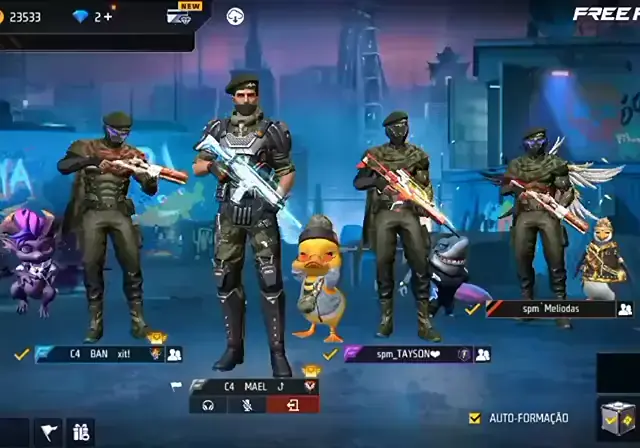
Task: Add spm Meliodas as friend
Action: pos(626,309)
